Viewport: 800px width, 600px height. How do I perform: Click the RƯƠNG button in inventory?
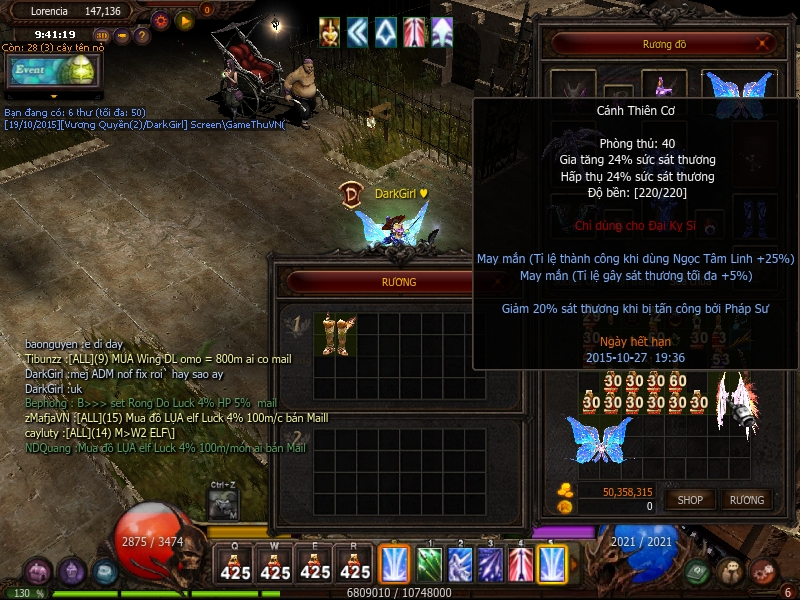(746, 499)
